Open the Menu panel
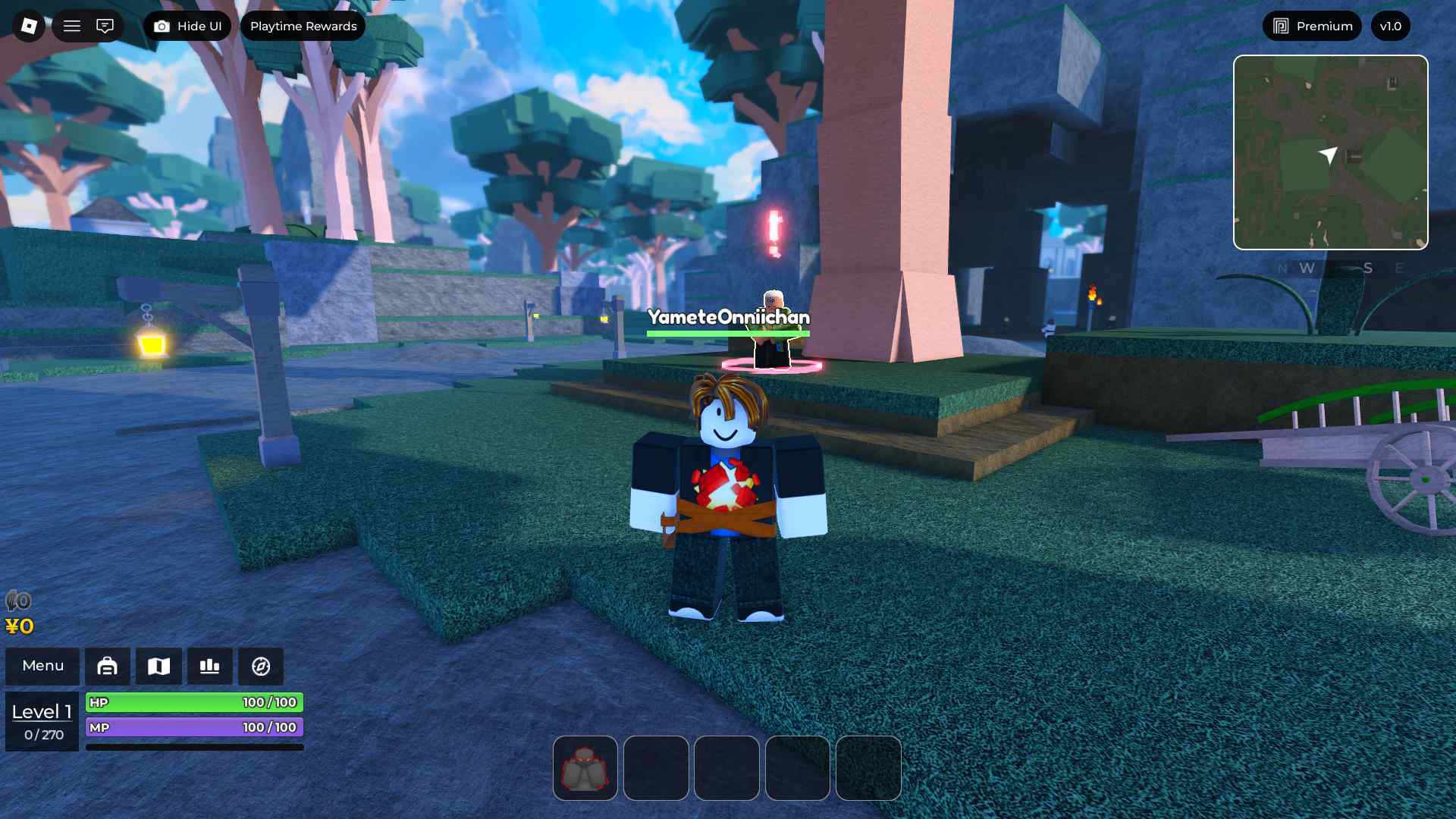The height and width of the screenshot is (819, 1456). [x=42, y=666]
